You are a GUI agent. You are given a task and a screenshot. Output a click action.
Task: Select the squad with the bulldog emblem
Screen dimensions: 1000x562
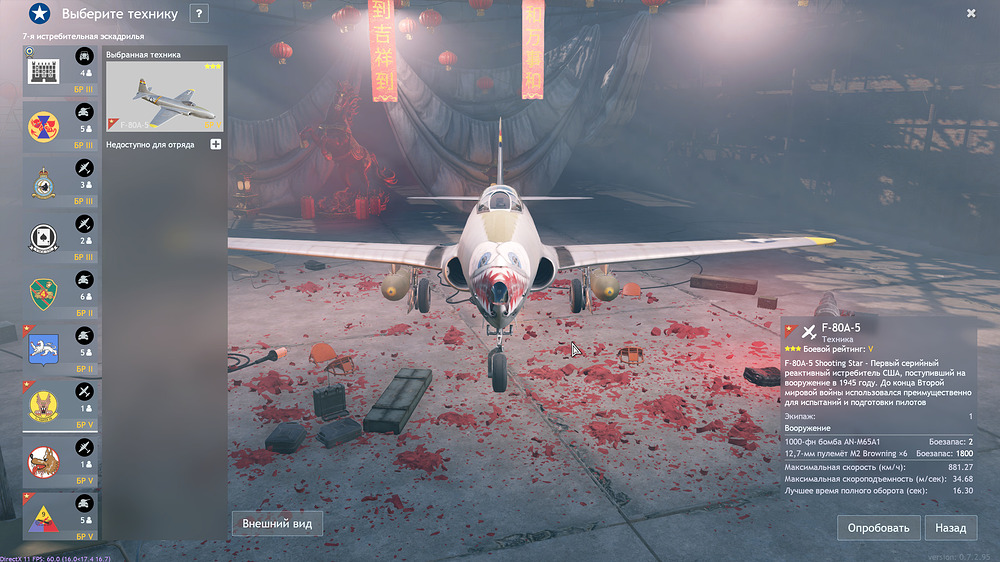(61, 461)
